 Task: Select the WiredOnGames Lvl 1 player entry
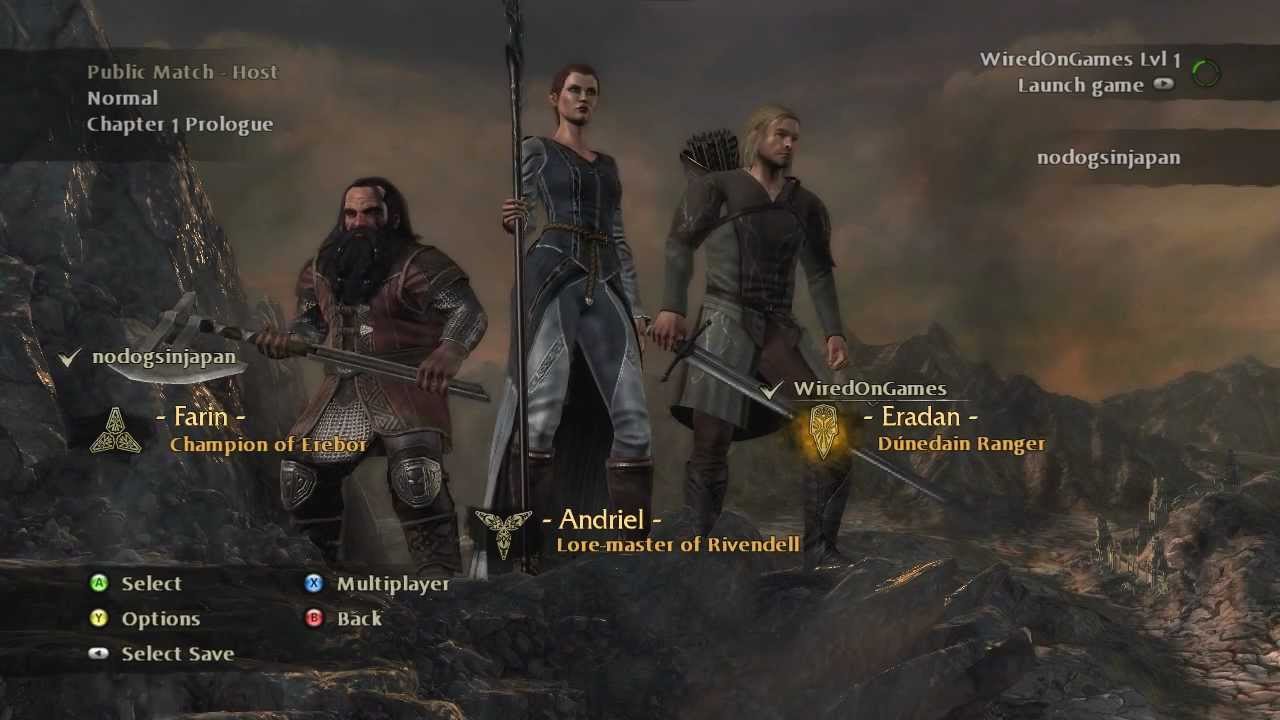pos(1080,59)
